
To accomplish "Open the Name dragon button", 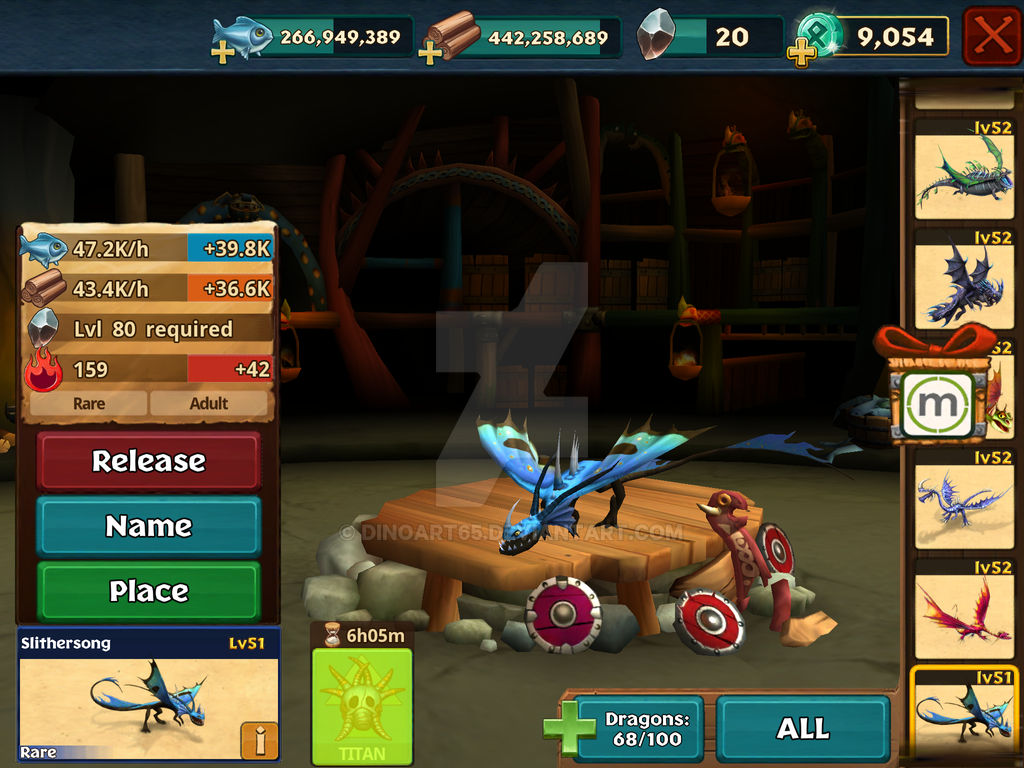I will click(x=149, y=526).
